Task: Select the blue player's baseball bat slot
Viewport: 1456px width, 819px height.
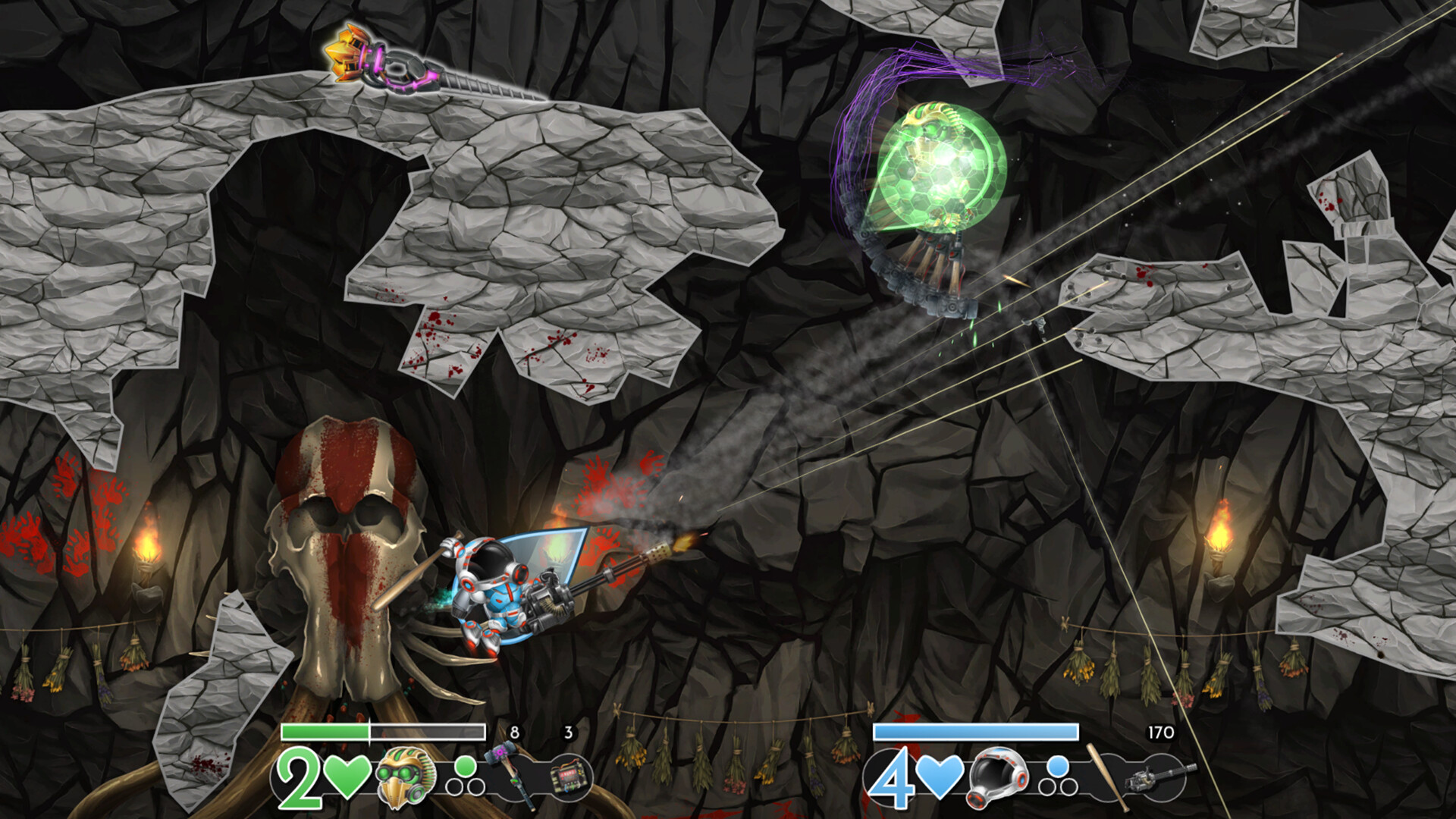Action: tap(1104, 775)
